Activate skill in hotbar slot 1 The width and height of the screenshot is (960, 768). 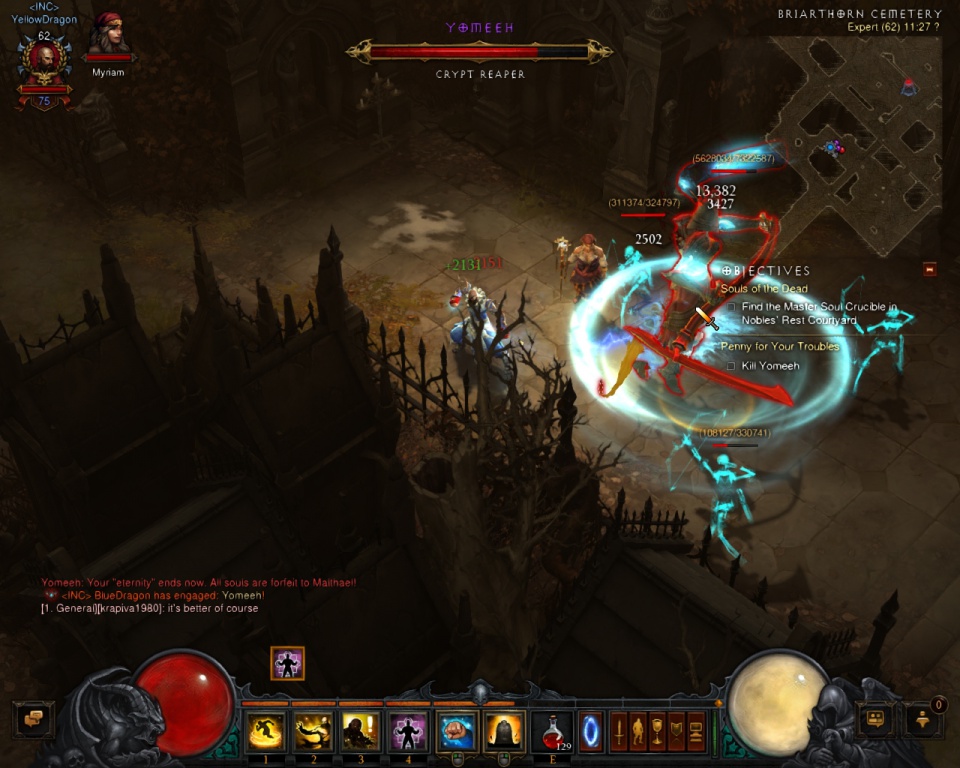pyautogui.click(x=266, y=731)
